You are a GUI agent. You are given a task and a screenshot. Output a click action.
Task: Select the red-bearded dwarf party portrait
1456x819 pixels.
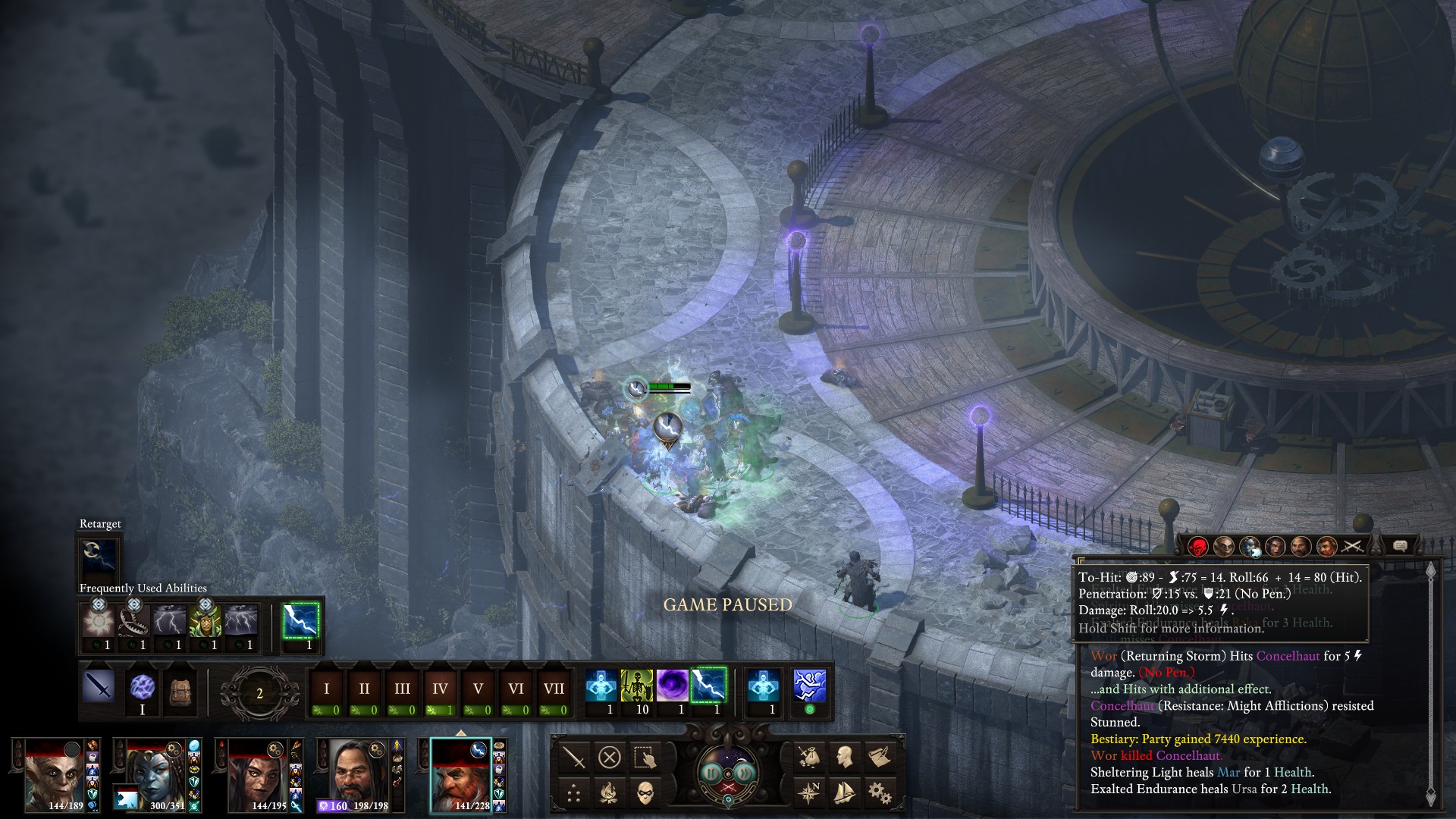point(461,774)
